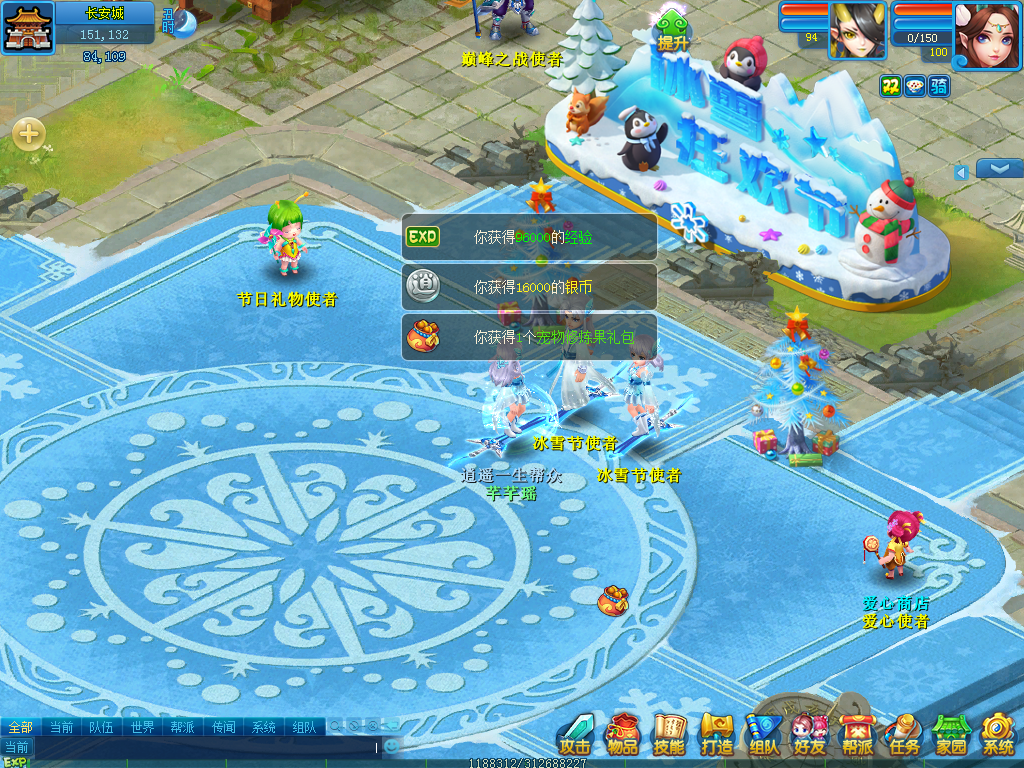Open the 组队 team panel
The height and width of the screenshot is (768, 1024).
click(764, 735)
